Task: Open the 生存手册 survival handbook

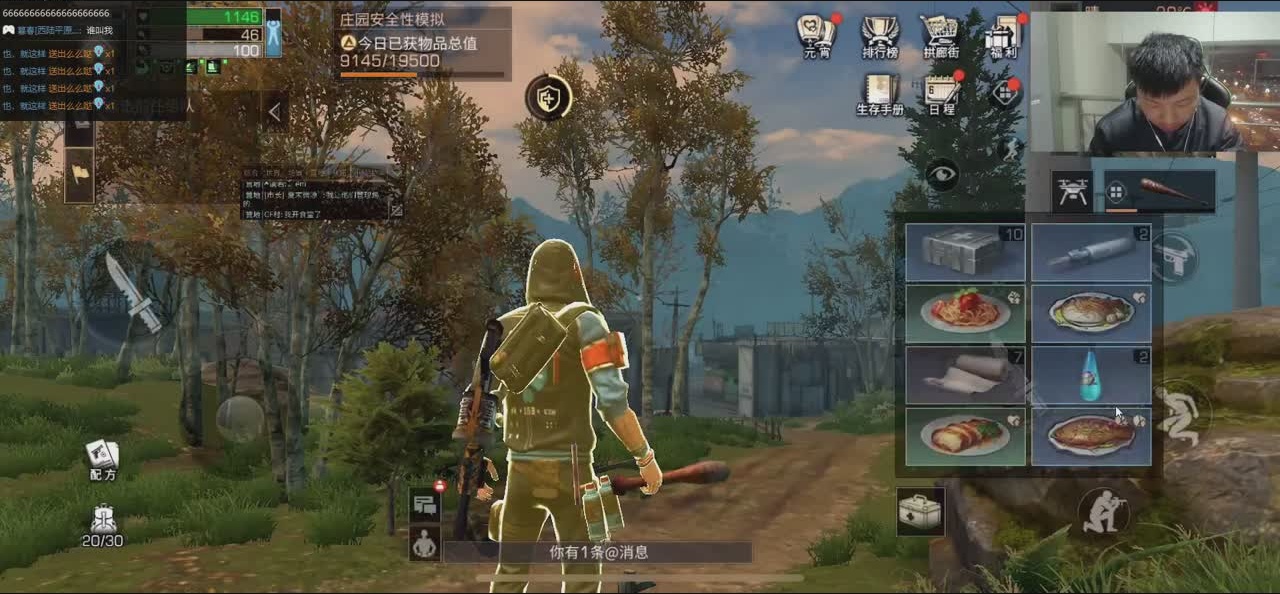Action: point(879,93)
